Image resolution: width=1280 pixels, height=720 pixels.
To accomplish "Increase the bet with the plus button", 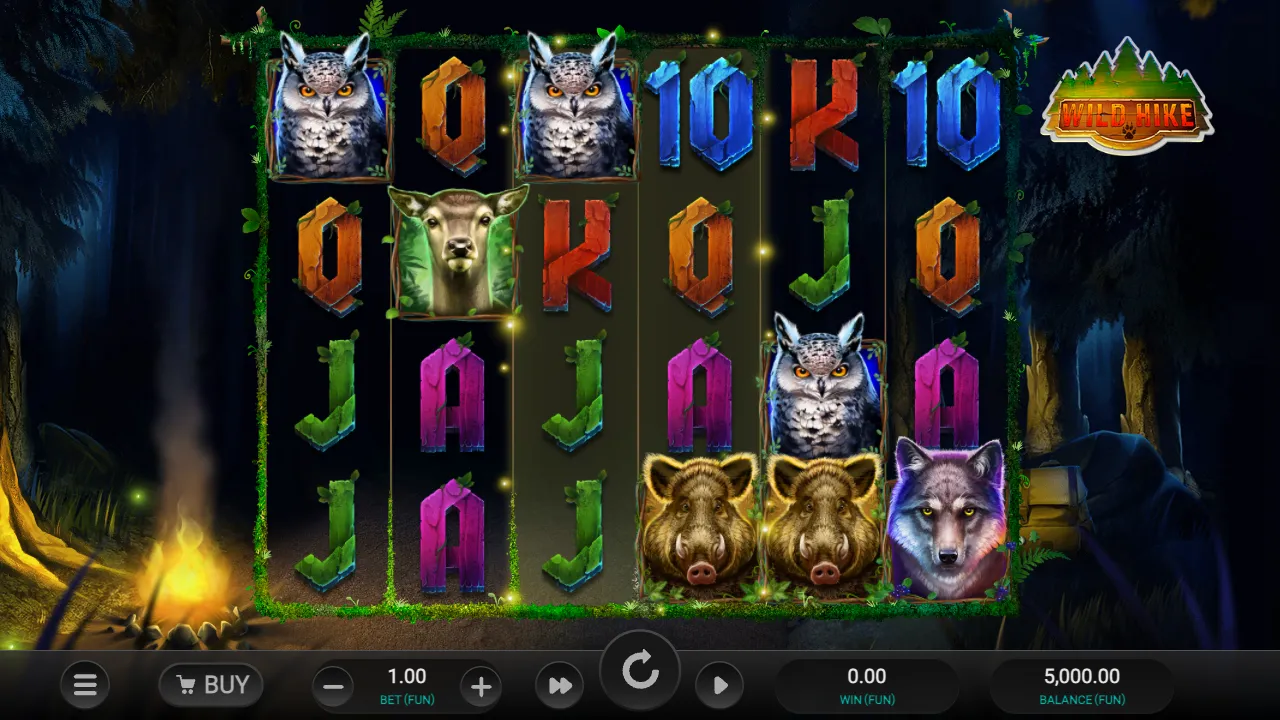I will click(481, 686).
